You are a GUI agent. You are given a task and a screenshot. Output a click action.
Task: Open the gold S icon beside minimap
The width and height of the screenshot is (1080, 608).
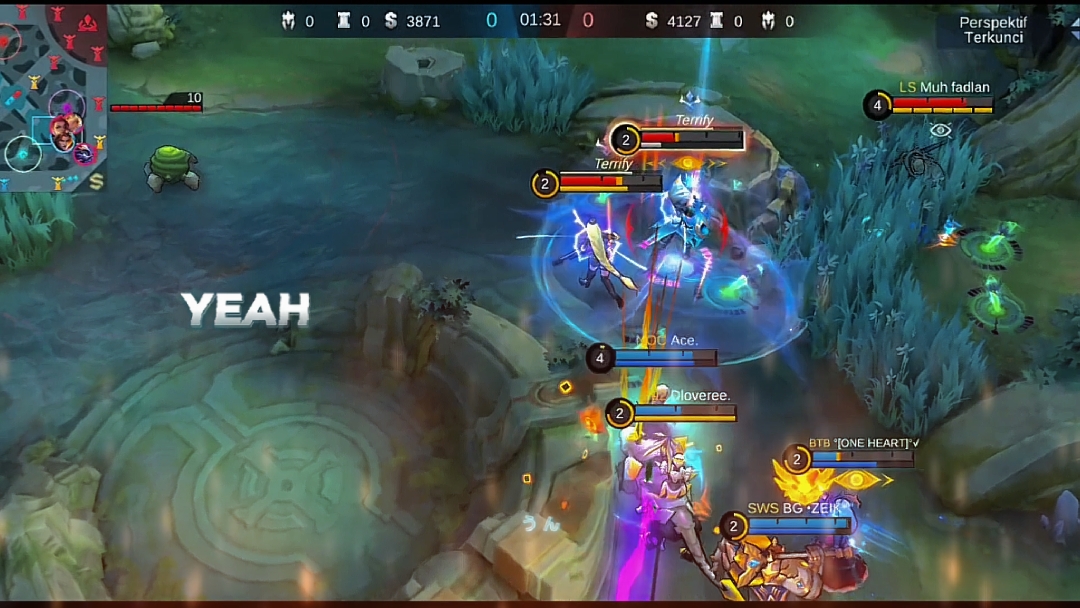coord(96,182)
